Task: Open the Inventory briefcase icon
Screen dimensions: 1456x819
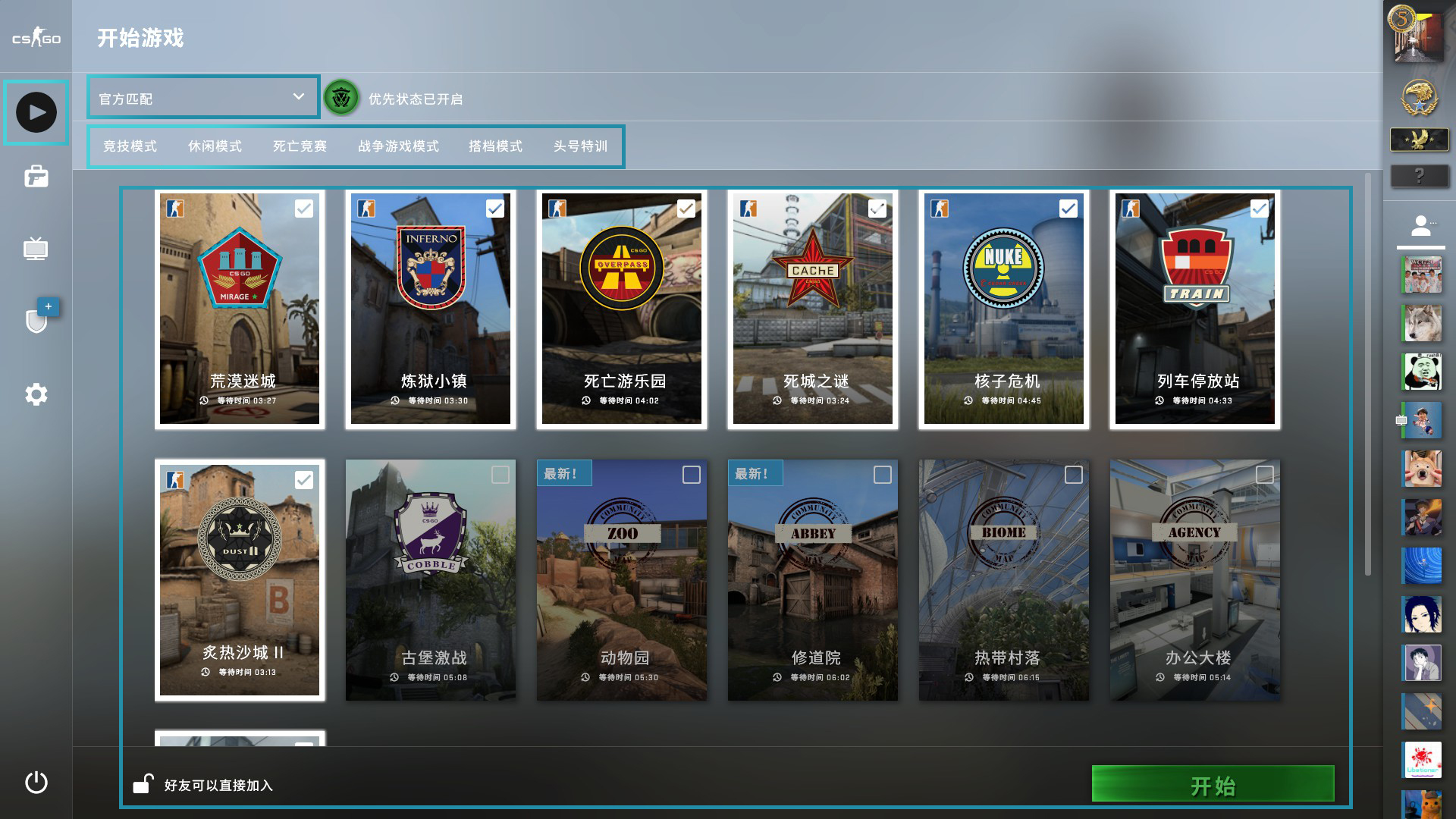Action: tap(36, 177)
